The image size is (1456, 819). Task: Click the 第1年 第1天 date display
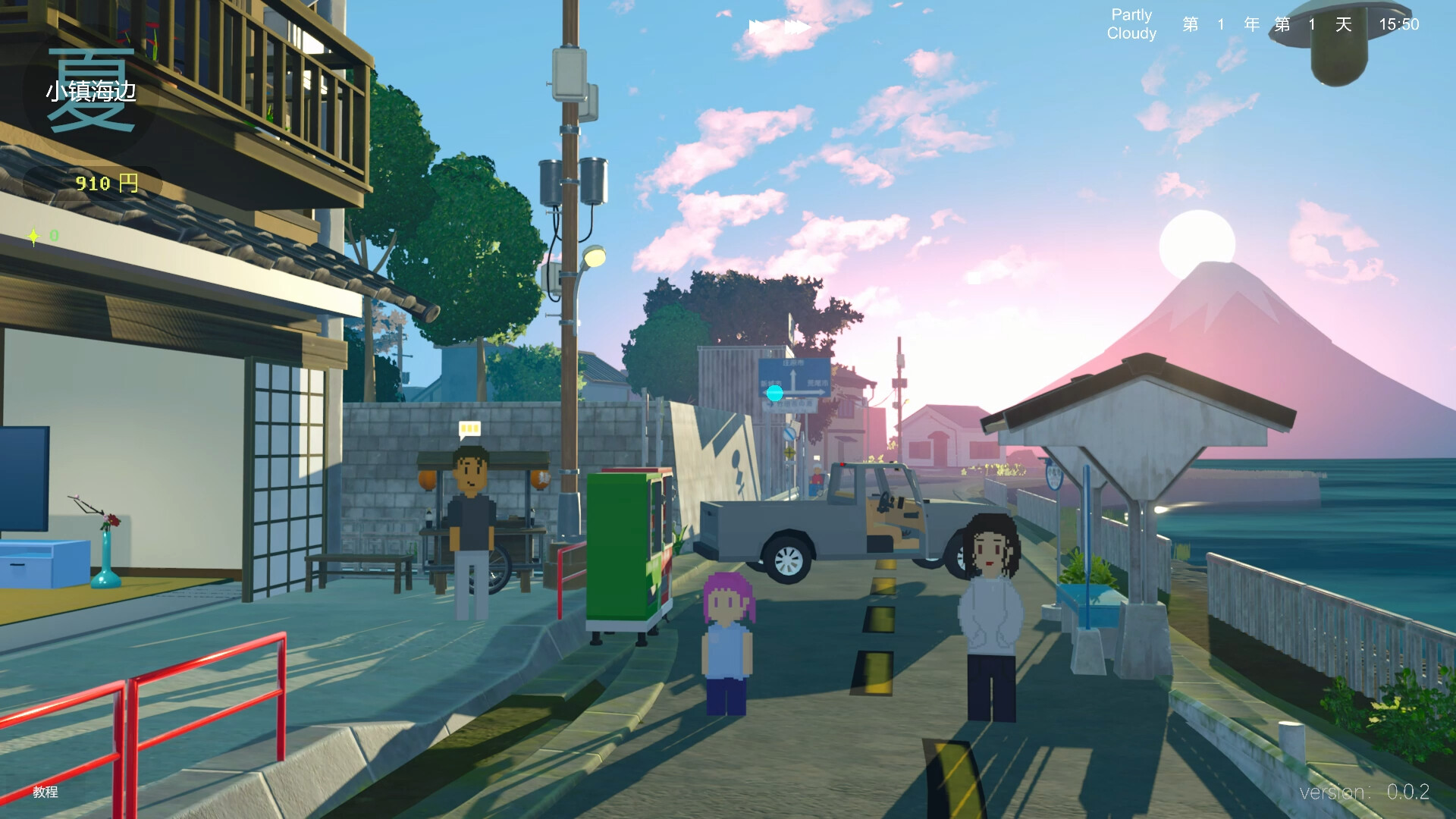coord(1266,24)
